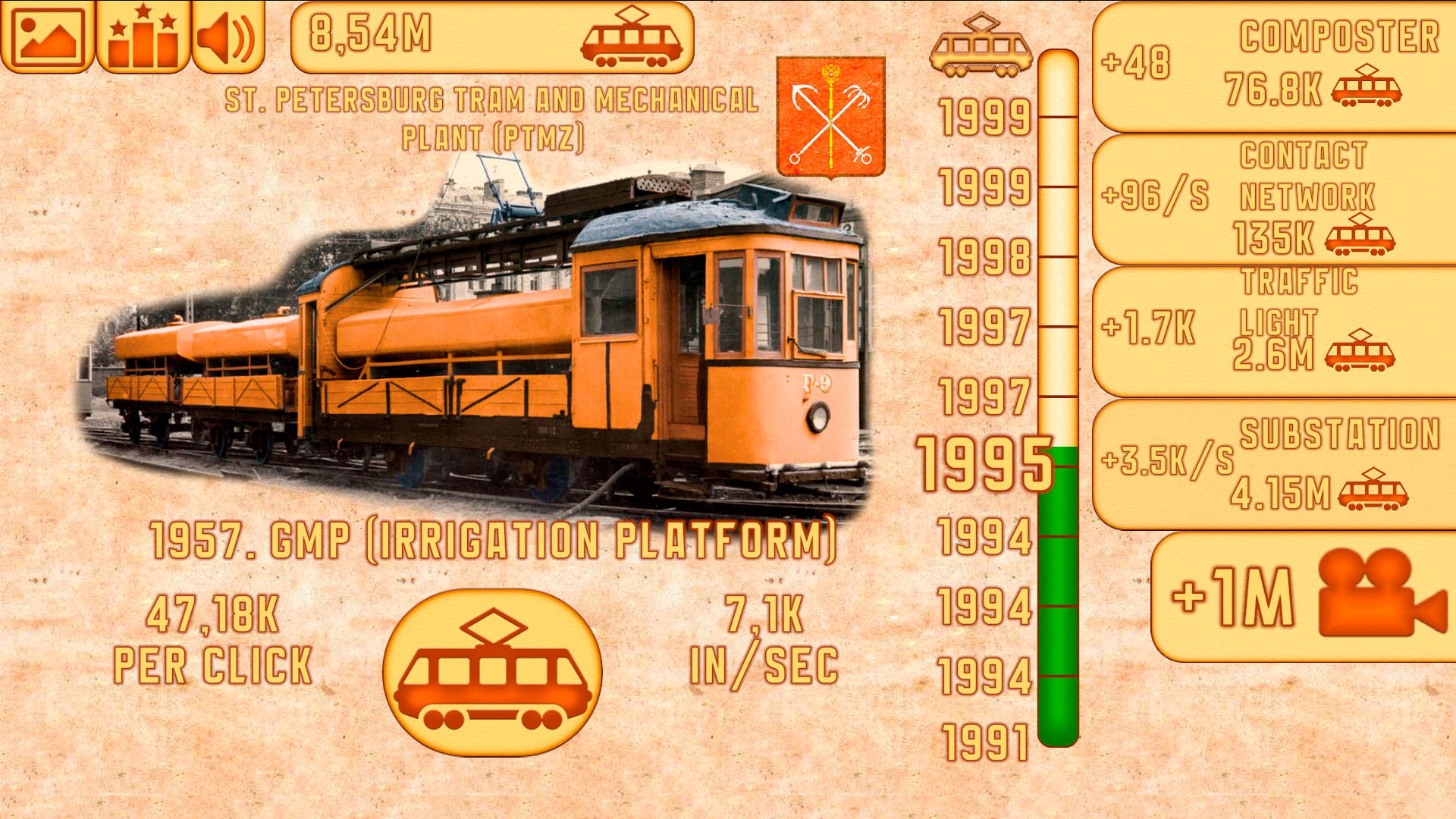Select the St. Petersburg coat of arms emblem

(831, 114)
